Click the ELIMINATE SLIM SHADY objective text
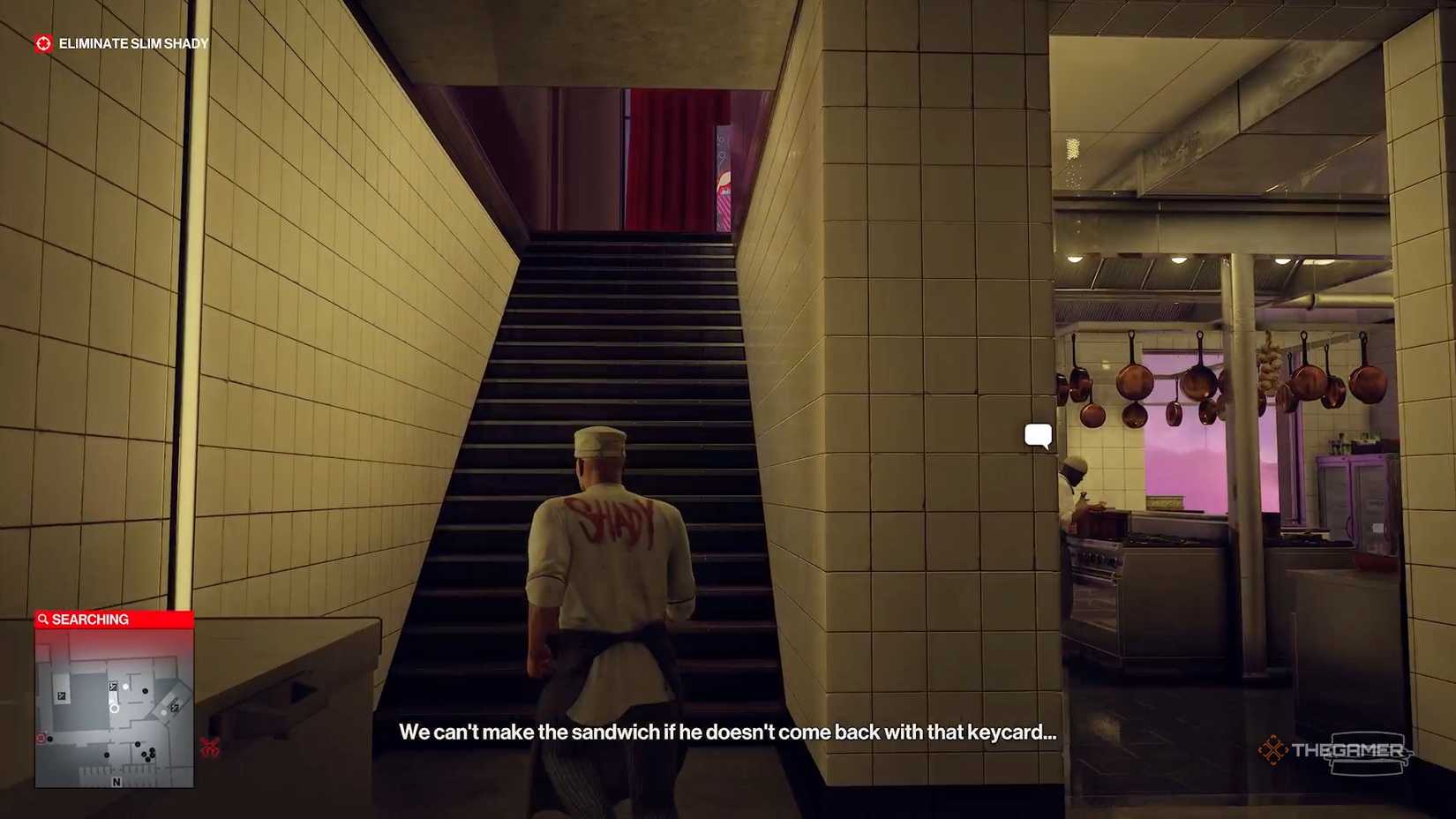 point(132,41)
